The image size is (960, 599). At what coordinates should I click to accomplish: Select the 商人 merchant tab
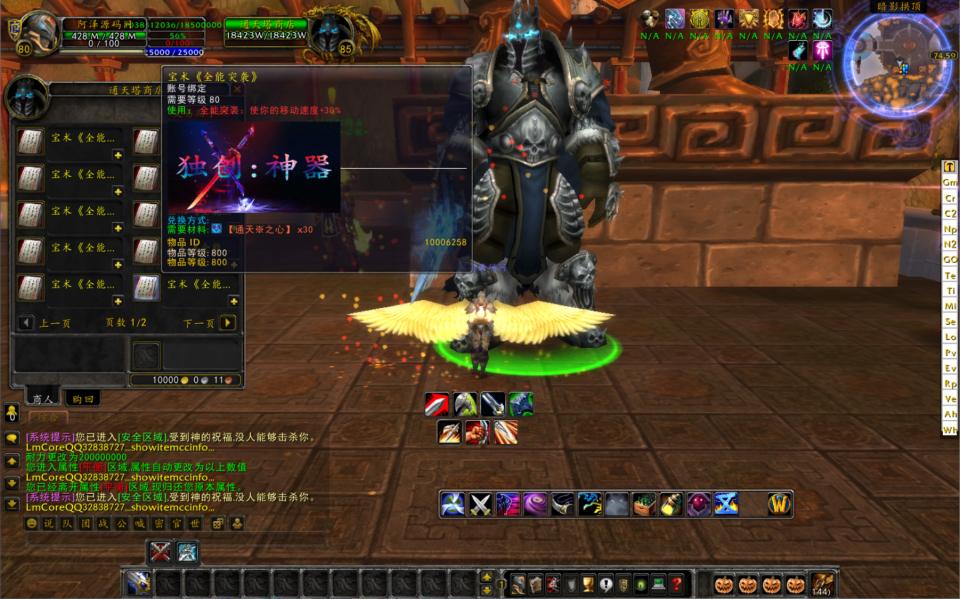coord(42,398)
